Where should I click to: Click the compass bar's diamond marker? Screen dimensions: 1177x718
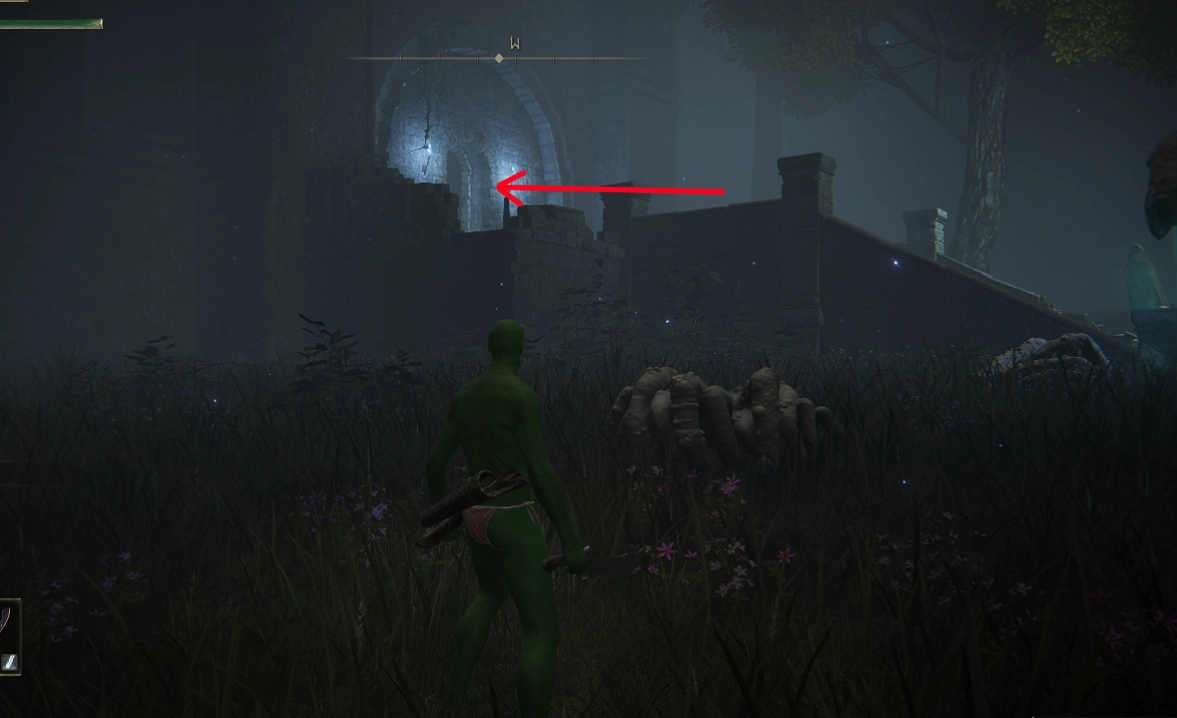pos(499,59)
